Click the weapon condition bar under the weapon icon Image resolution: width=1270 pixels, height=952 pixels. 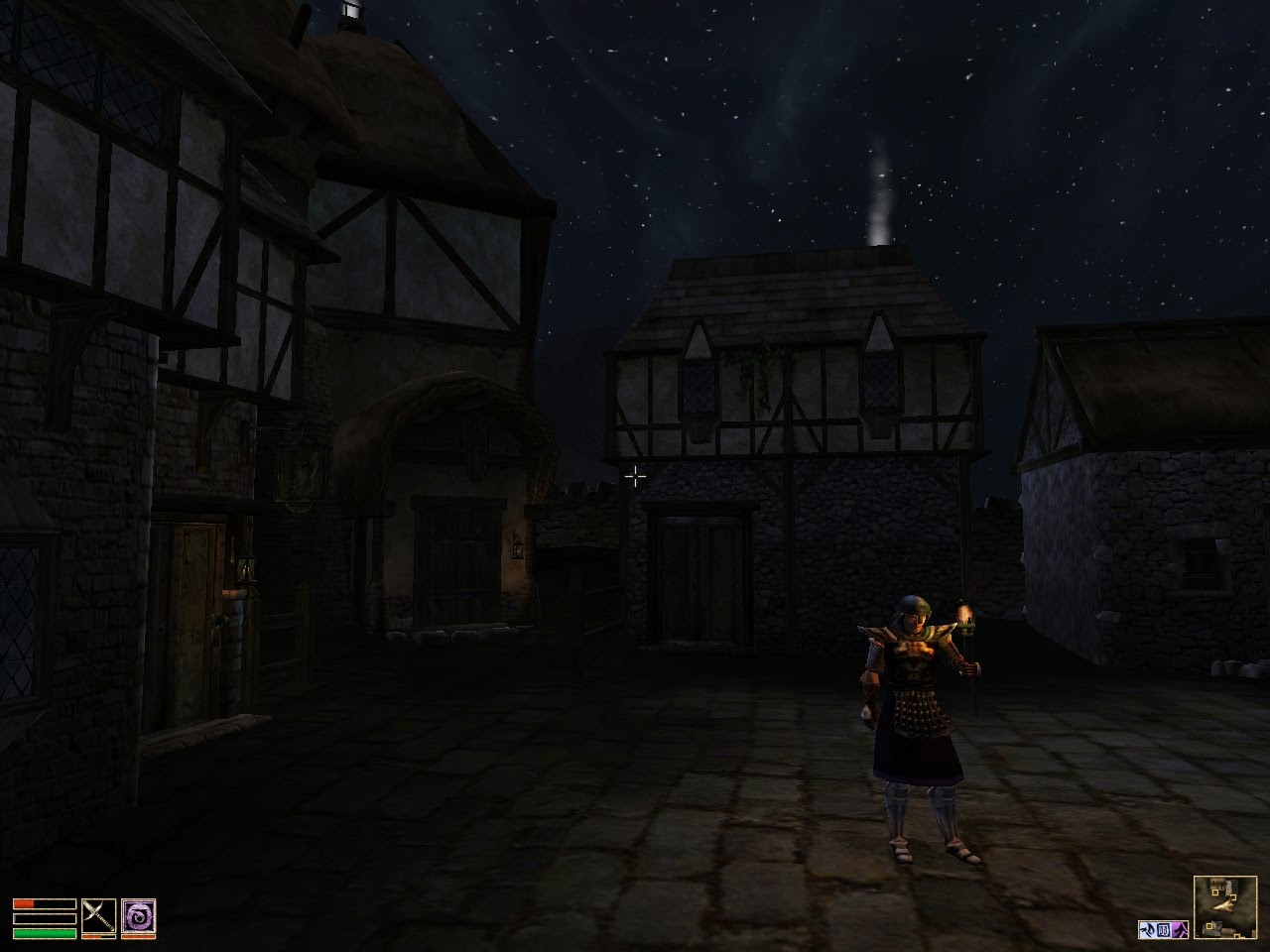[98, 936]
